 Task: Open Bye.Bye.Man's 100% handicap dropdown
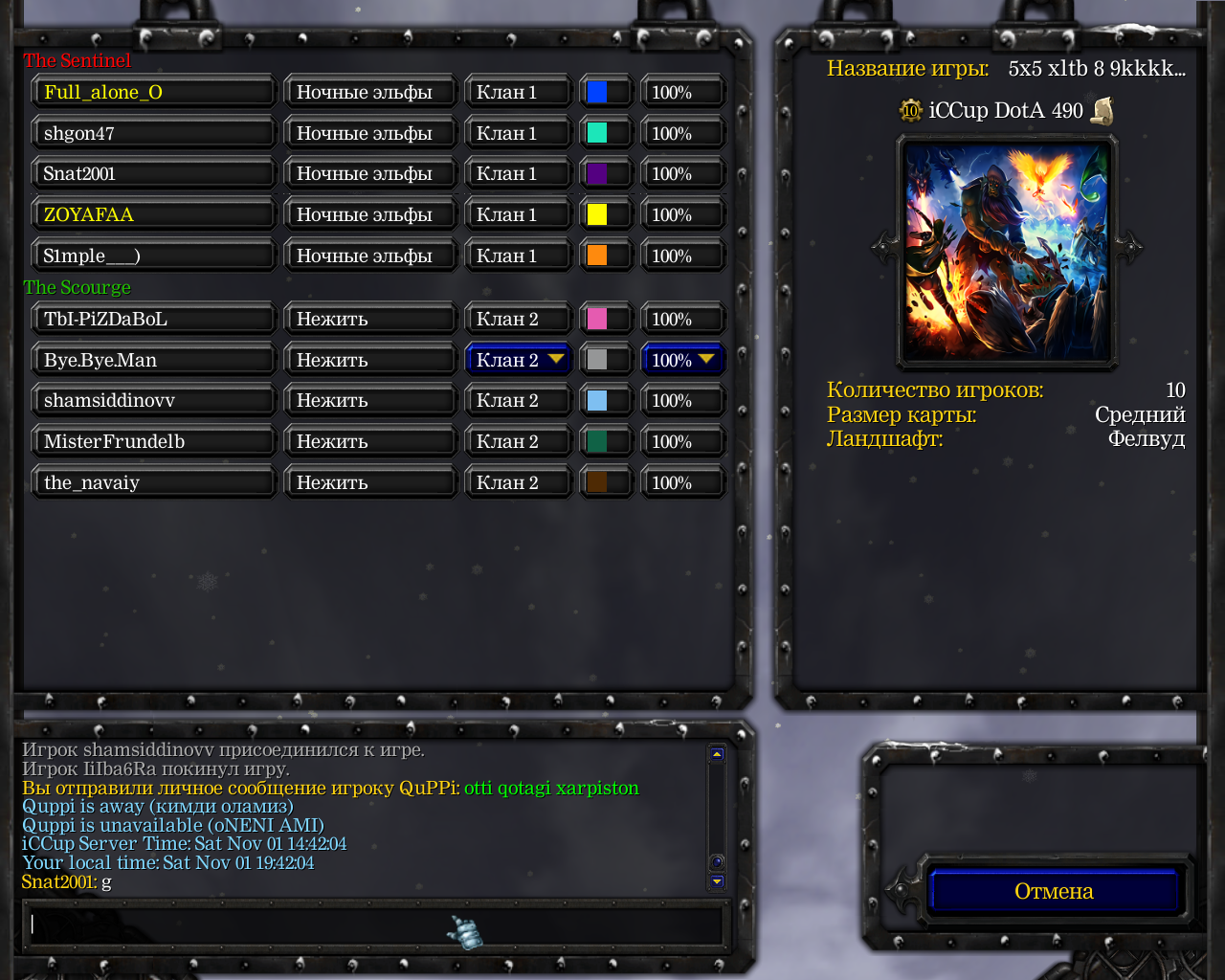(682, 360)
